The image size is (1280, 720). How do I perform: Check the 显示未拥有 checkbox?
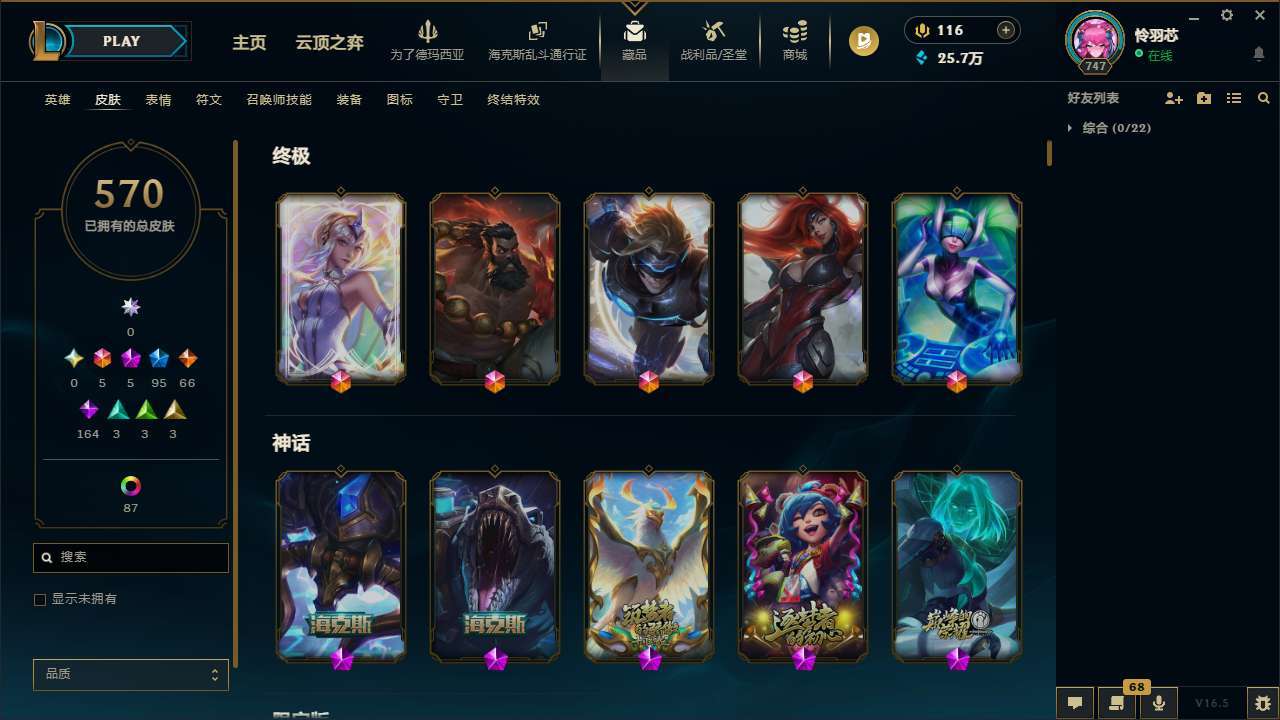[40, 599]
